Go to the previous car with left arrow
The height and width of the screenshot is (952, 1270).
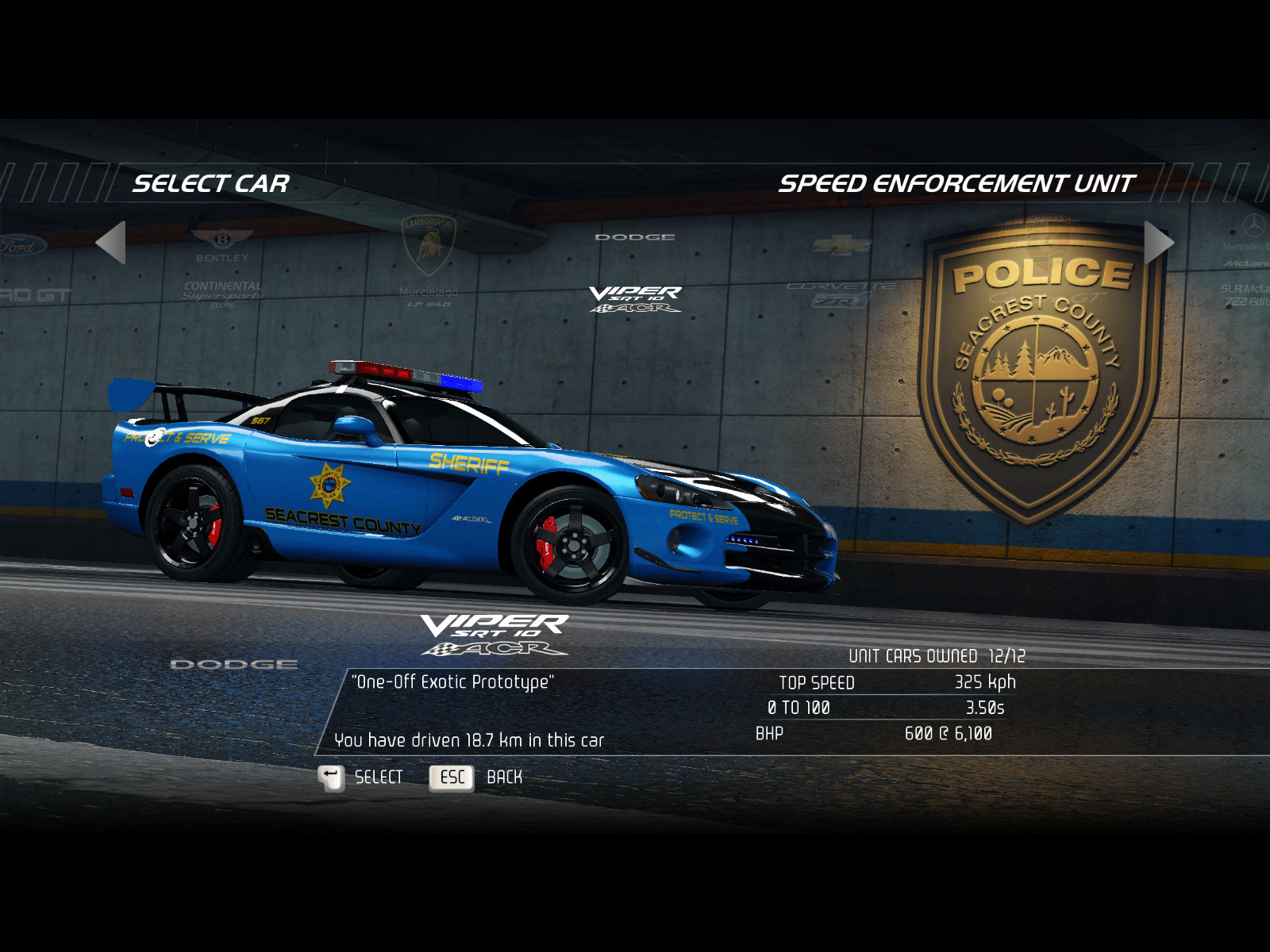pos(111,242)
